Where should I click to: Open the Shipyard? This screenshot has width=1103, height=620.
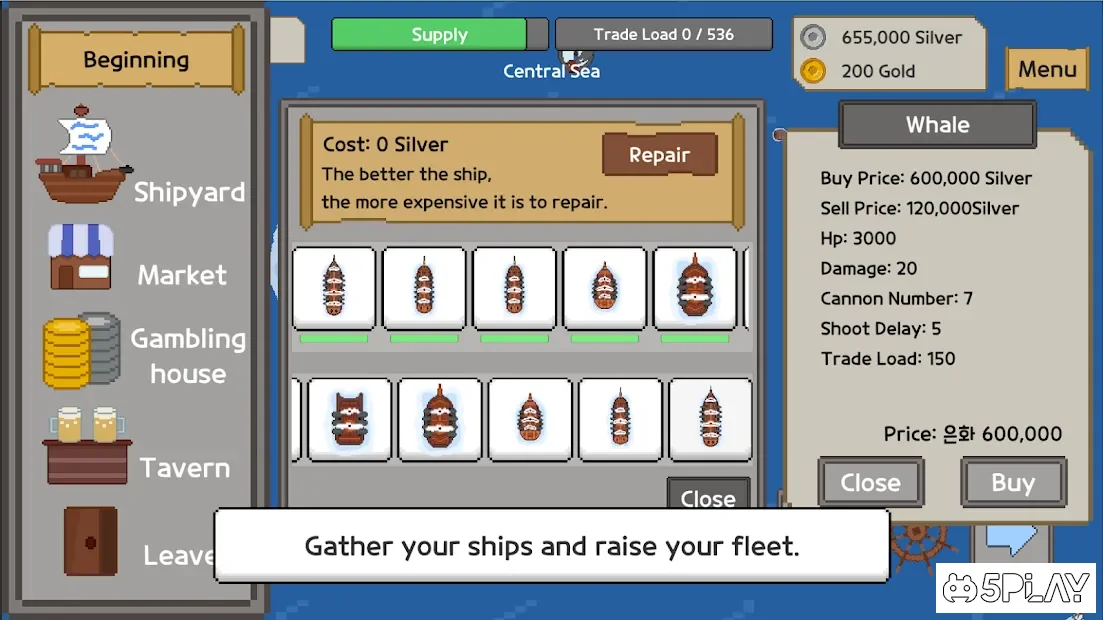[x=140, y=160]
